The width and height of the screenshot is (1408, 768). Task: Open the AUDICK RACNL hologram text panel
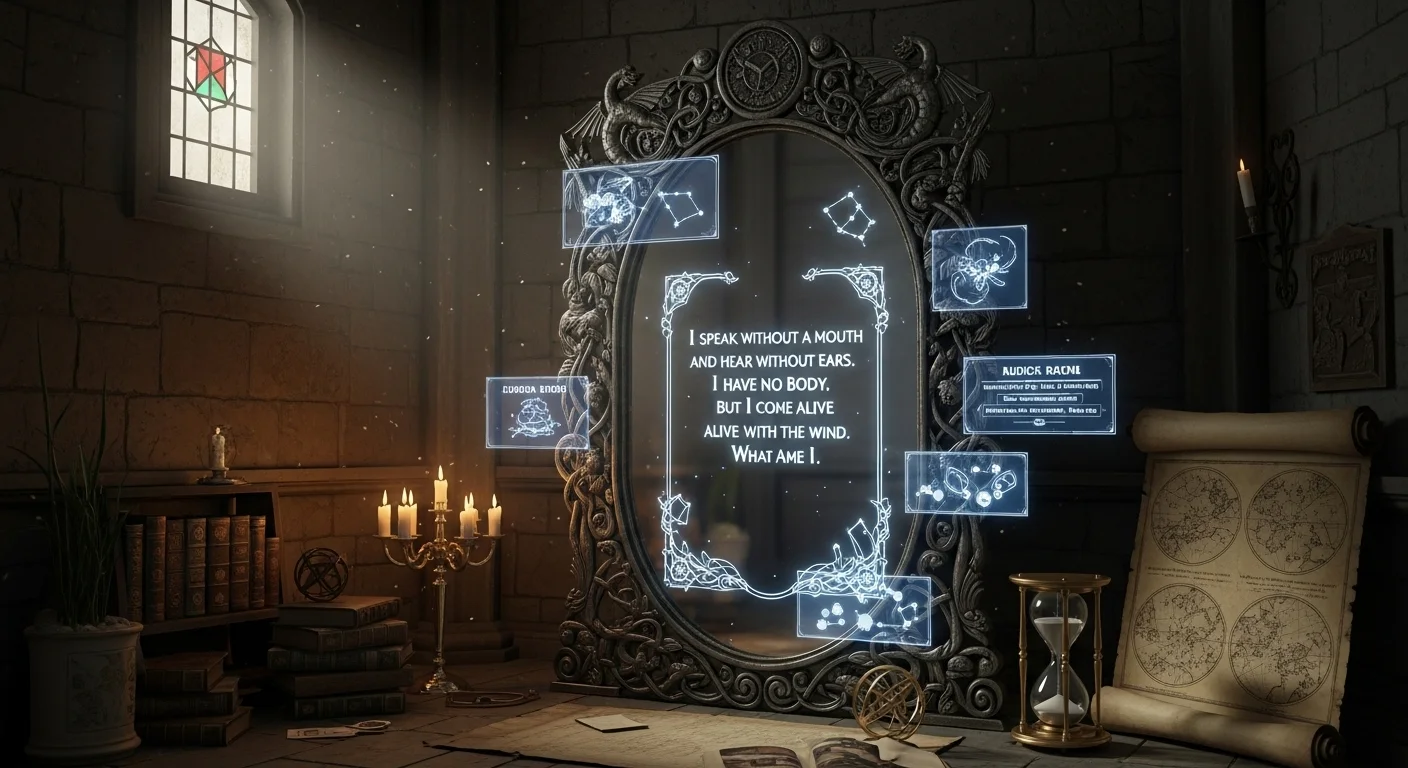pos(1038,394)
